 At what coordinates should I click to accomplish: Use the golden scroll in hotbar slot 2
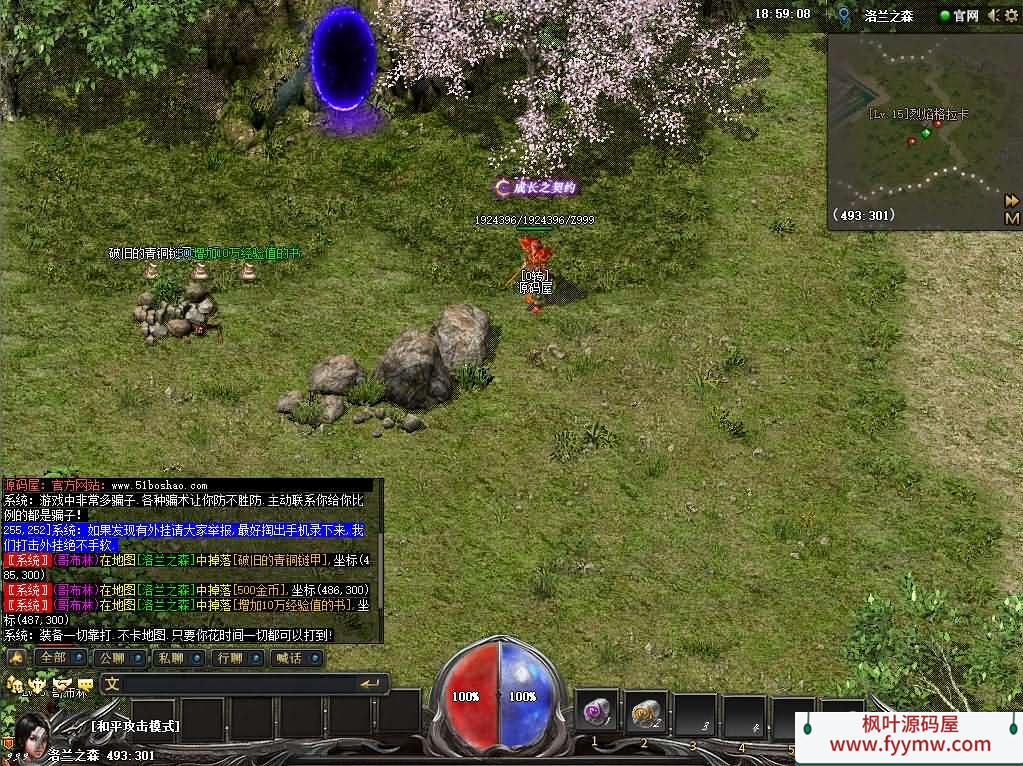[x=647, y=714]
